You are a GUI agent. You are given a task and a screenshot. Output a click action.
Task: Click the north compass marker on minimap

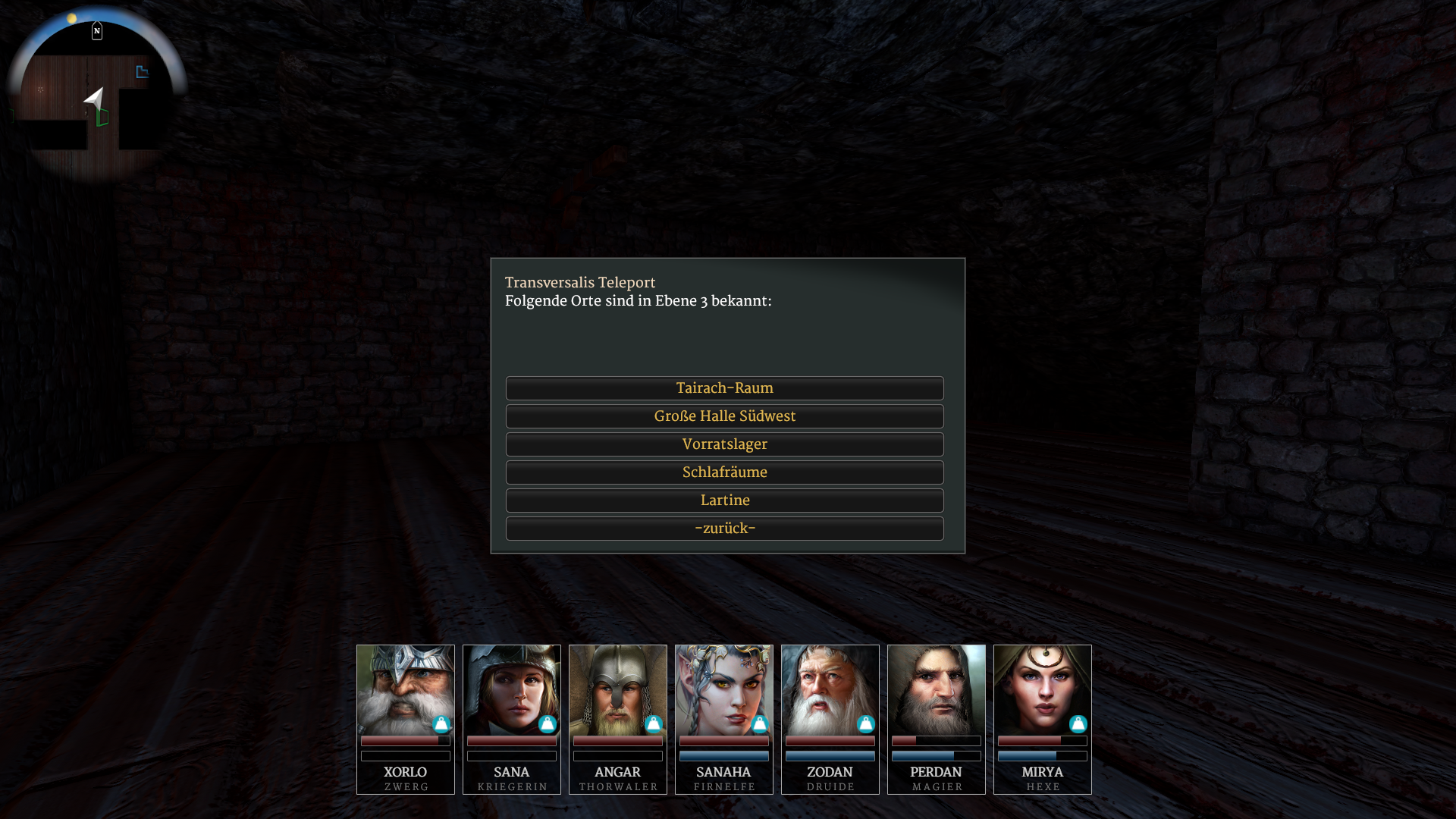[x=97, y=31]
